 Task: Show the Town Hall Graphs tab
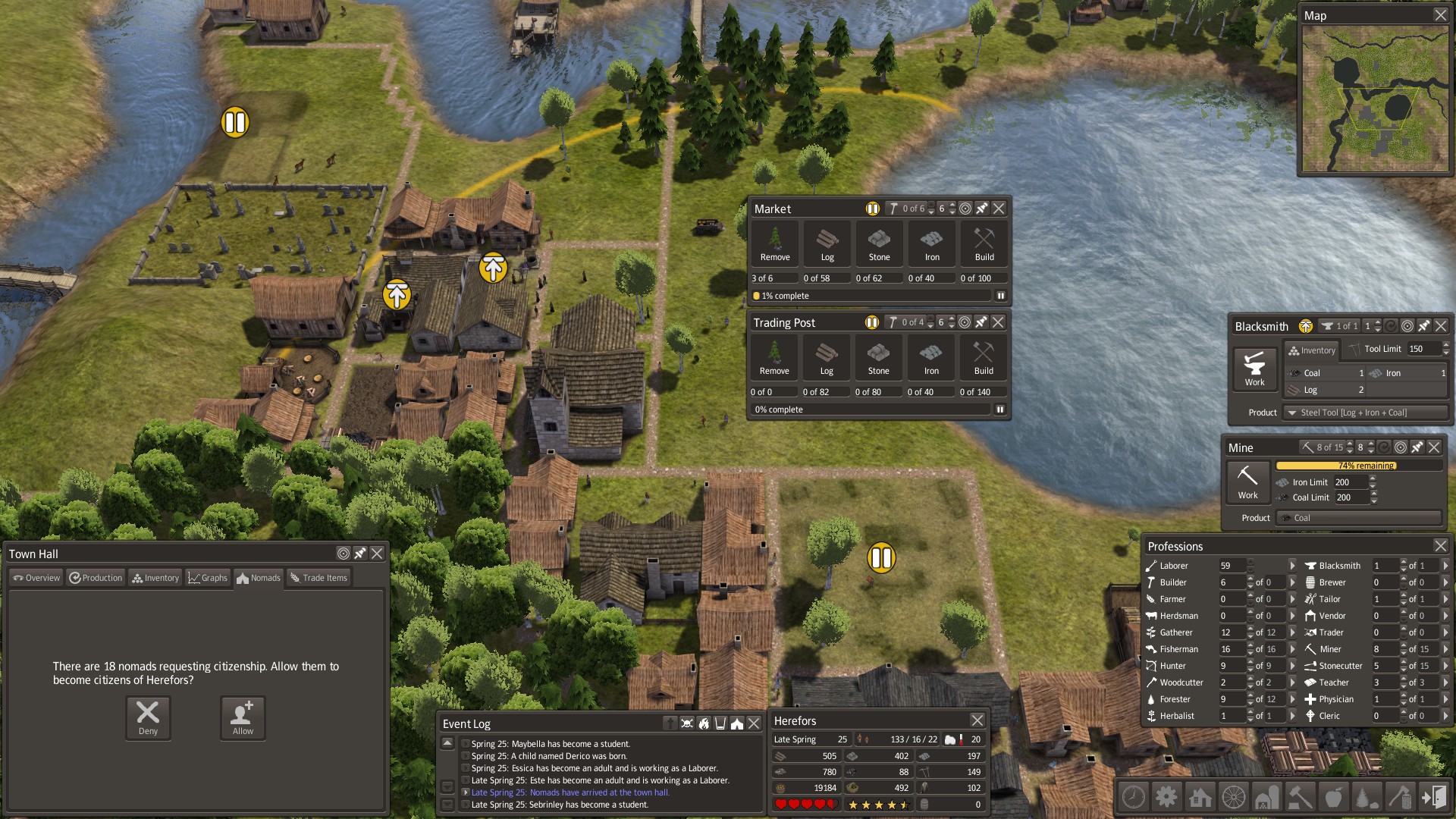coord(208,578)
